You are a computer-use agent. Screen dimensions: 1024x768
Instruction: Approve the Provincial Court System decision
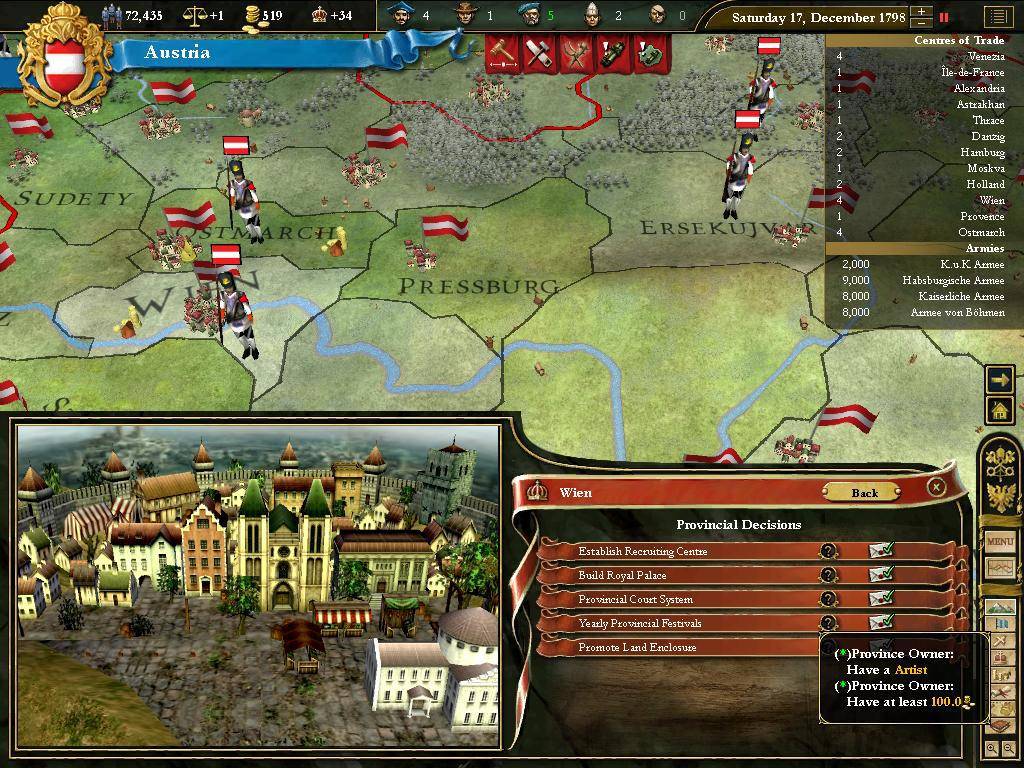pos(880,598)
